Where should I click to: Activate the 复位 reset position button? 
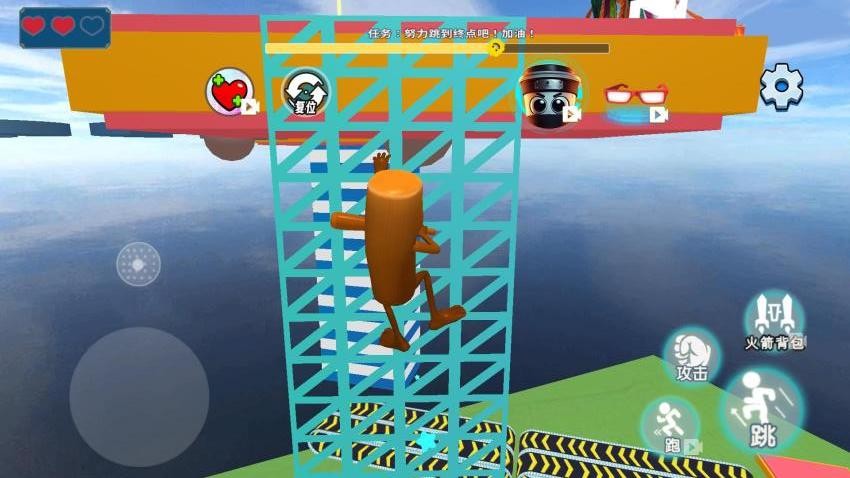coord(305,93)
